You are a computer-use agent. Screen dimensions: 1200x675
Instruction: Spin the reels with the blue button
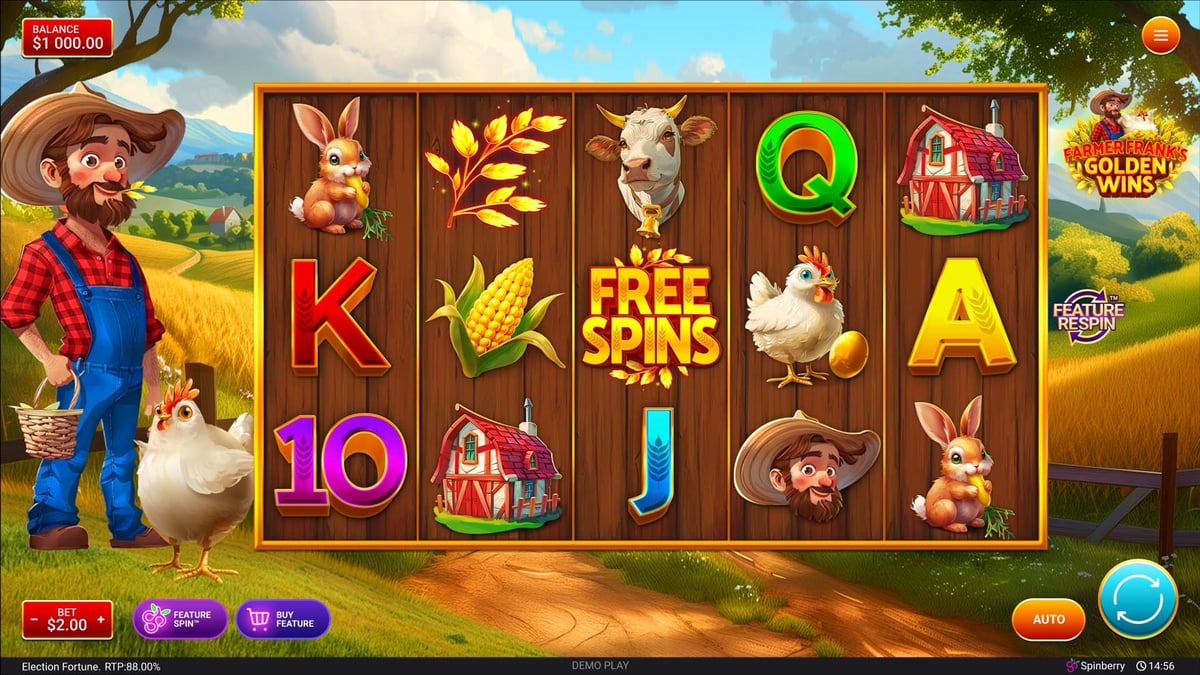click(1137, 599)
